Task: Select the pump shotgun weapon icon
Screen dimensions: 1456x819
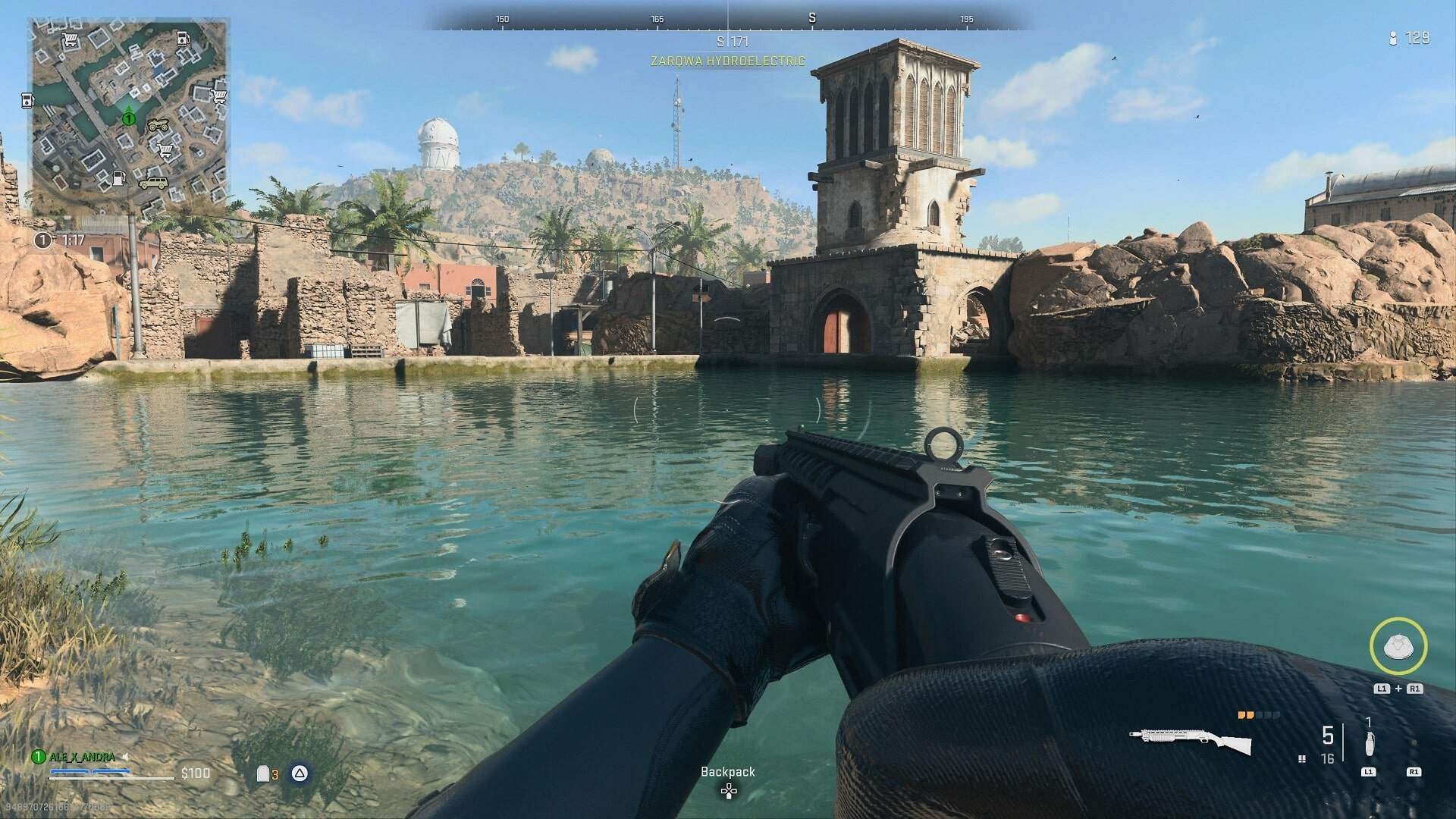Action: pyautogui.click(x=1190, y=741)
